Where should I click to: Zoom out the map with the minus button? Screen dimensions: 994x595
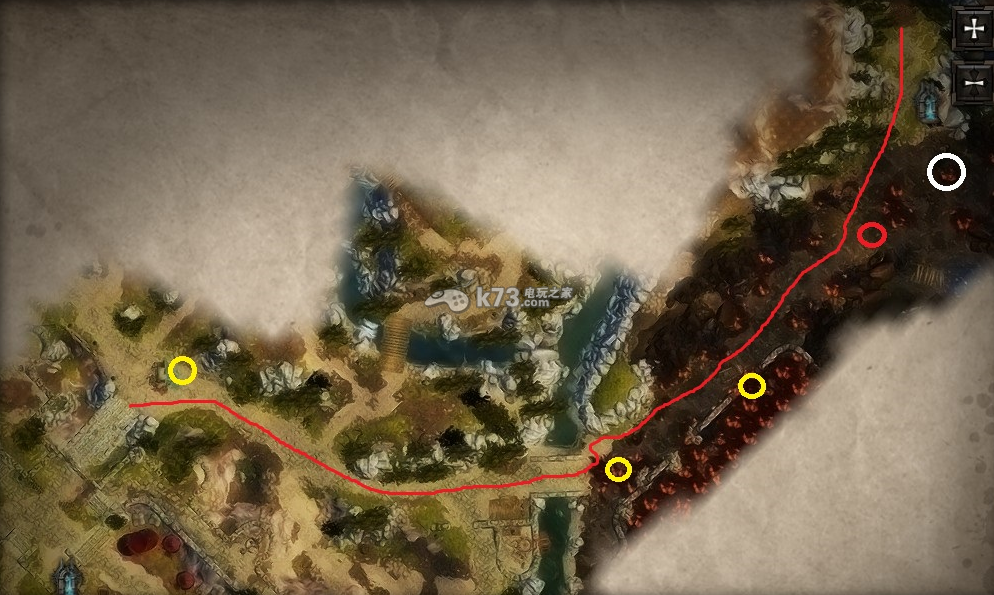[972, 81]
